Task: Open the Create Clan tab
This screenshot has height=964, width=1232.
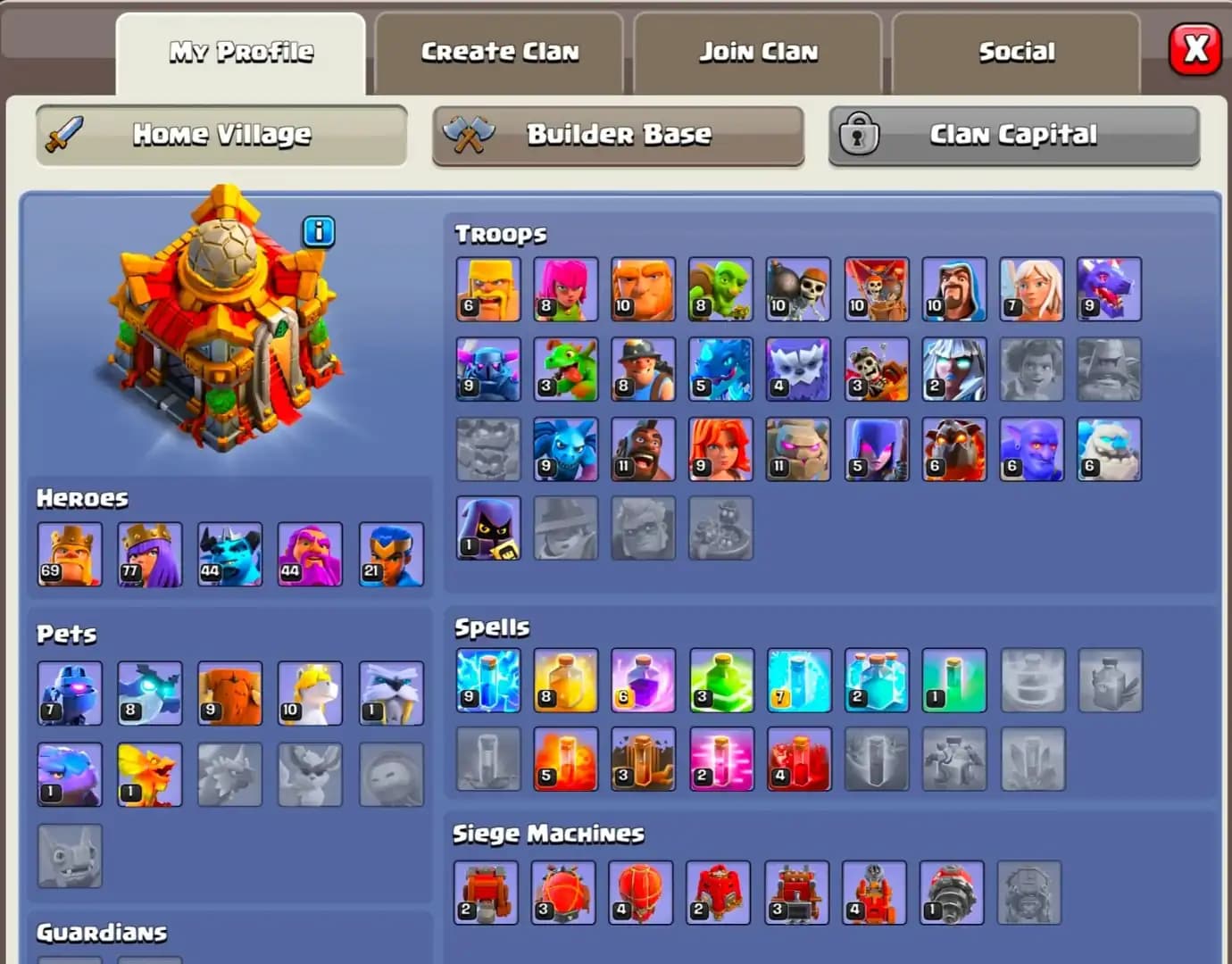Action: tap(498, 52)
